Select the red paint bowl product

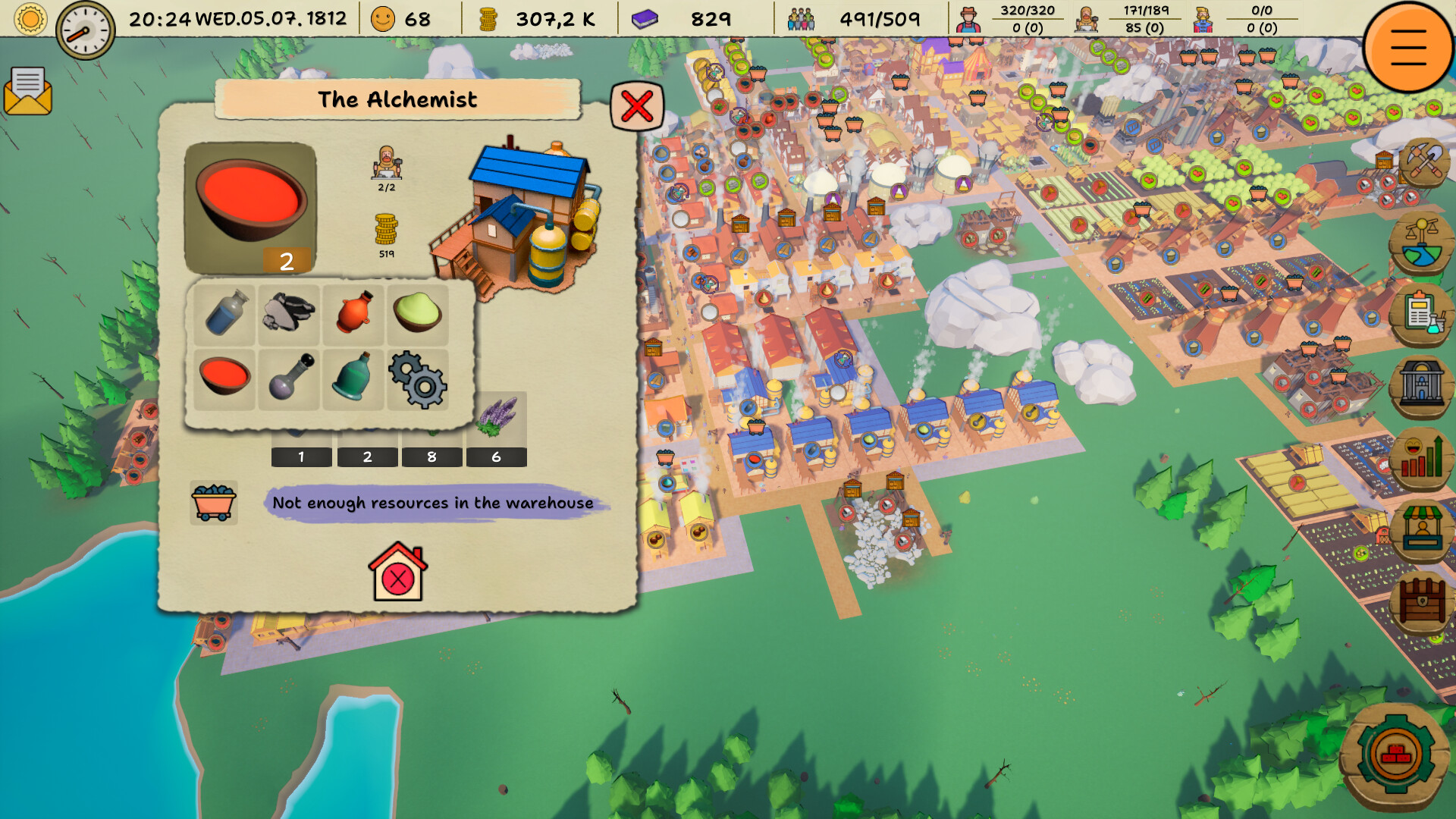coord(250,206)
